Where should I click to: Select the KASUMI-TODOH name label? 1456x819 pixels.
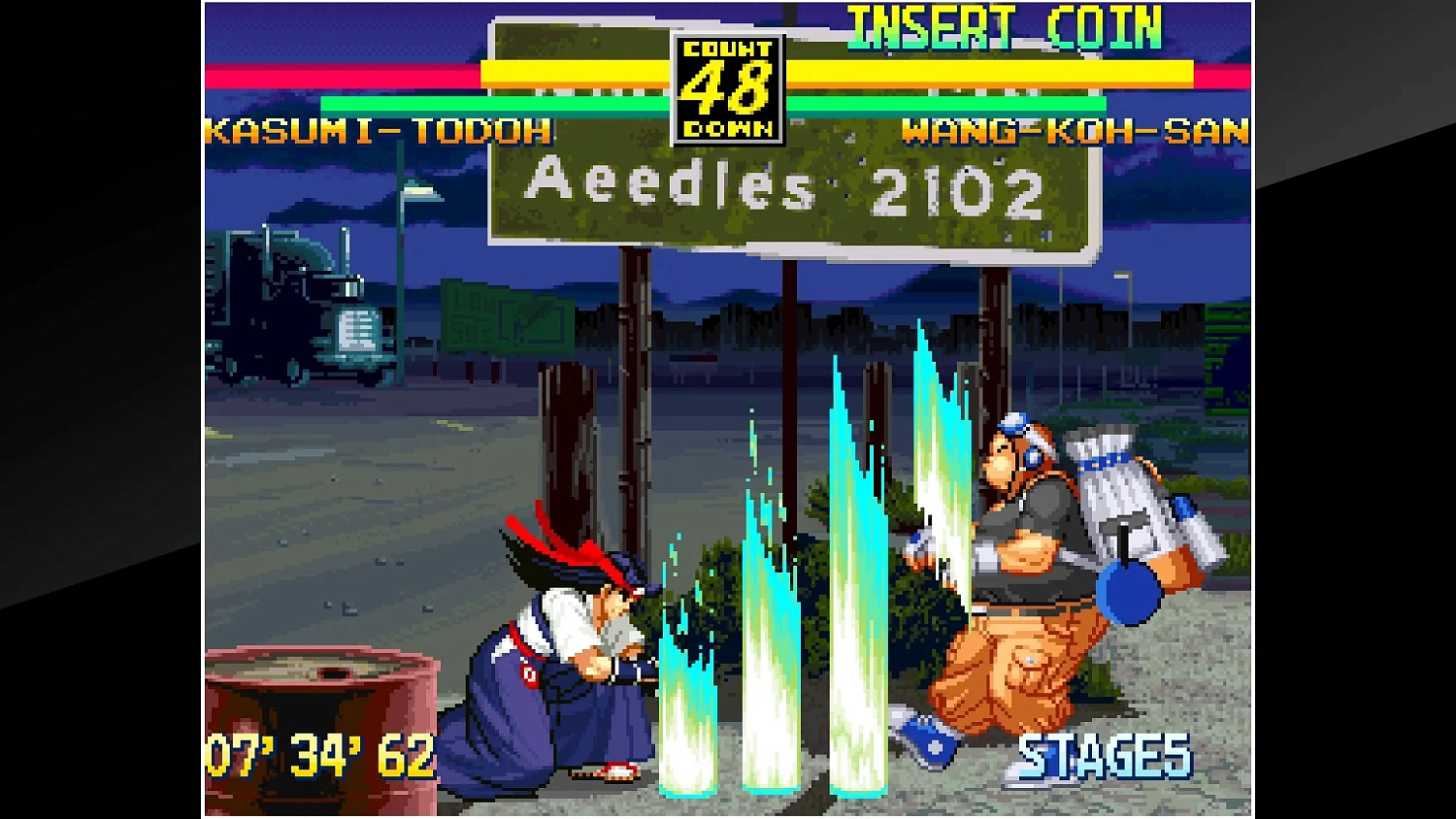point(379,133)
